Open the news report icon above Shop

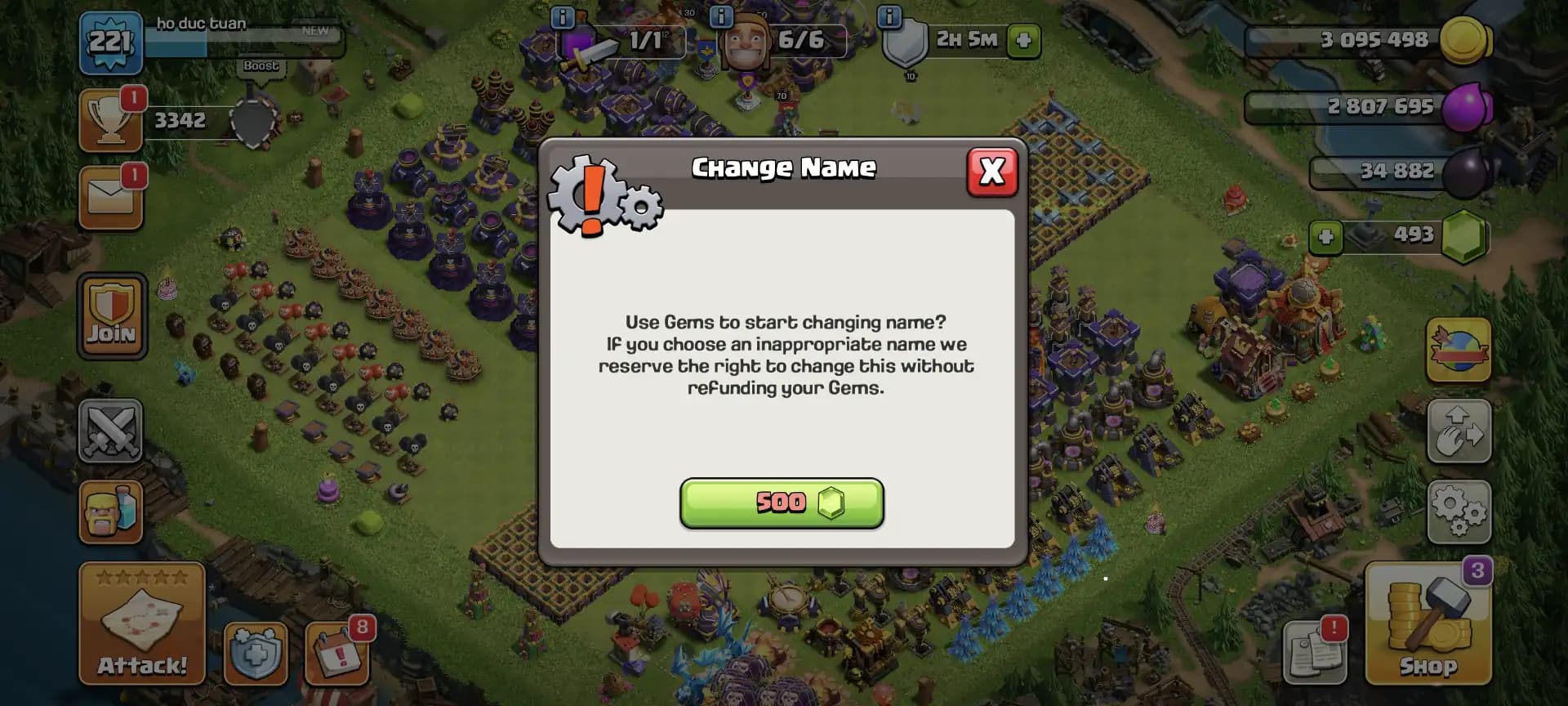click(x=1315, y=650)
